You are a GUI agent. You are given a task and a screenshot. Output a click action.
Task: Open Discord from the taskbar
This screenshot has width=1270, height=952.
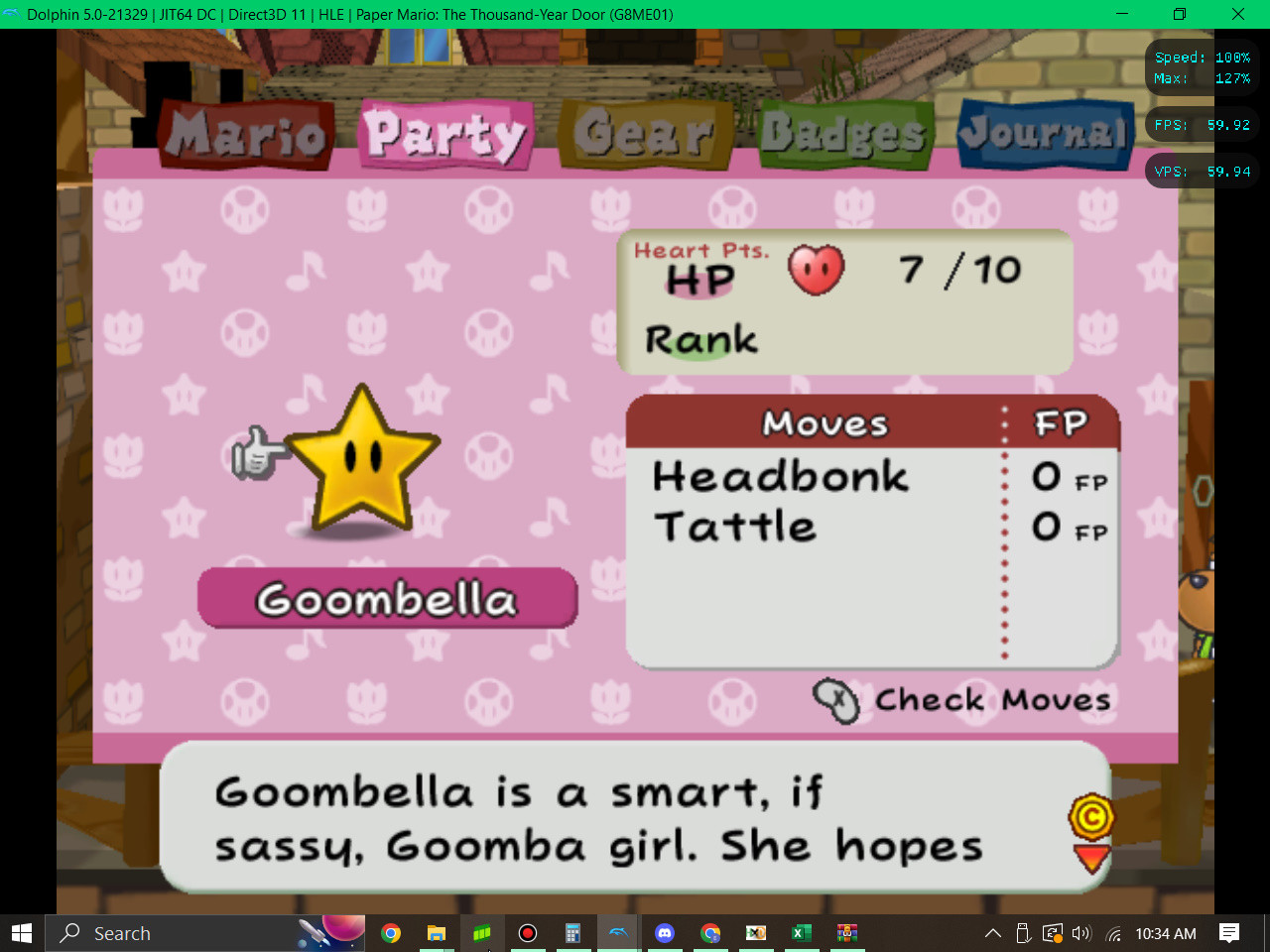point(664,933)
